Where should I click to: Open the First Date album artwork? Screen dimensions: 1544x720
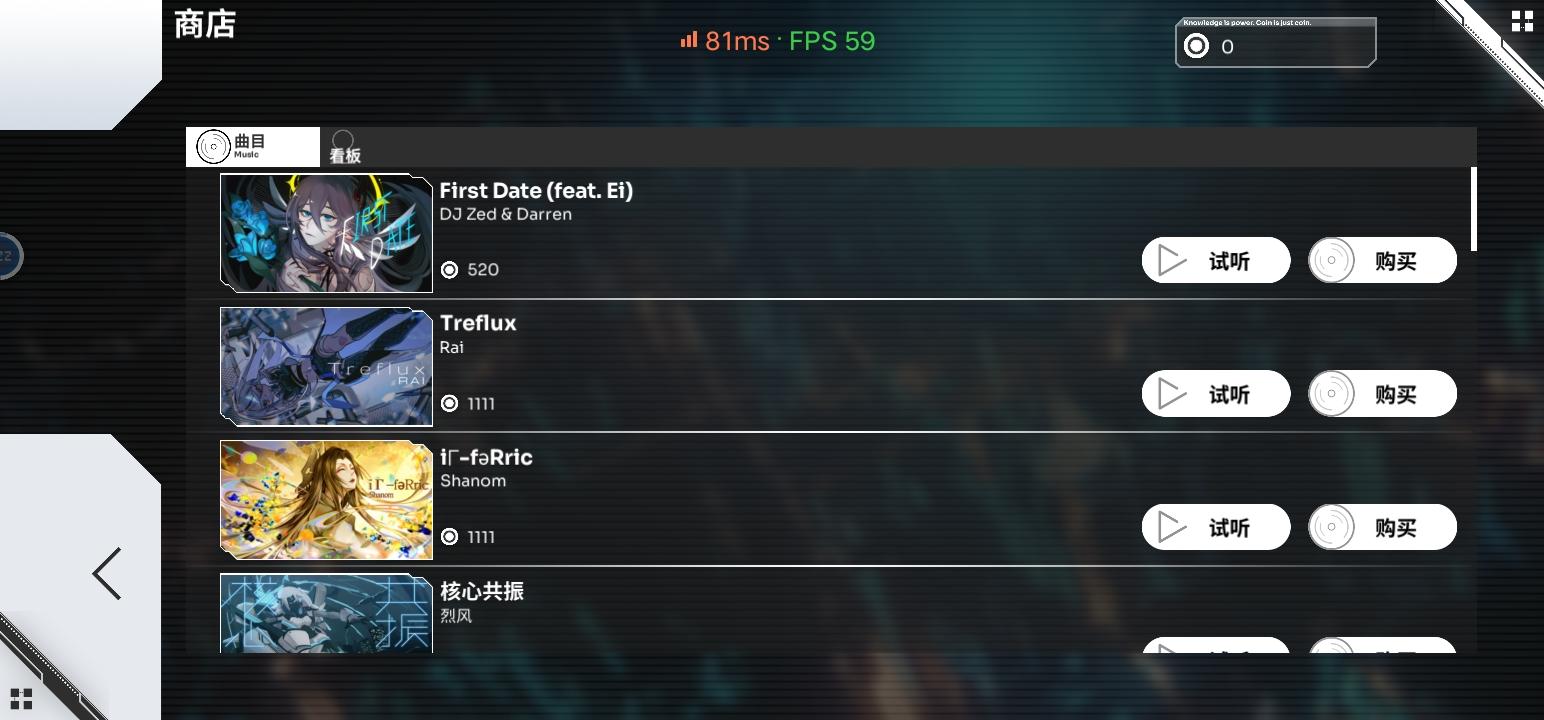326,232
